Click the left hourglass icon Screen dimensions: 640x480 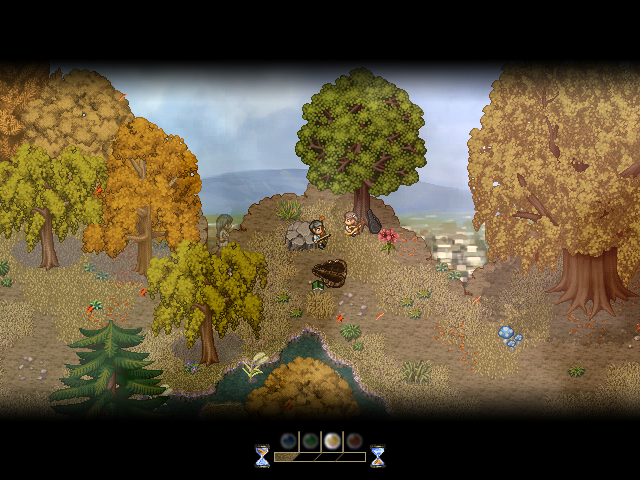point(262,456)
